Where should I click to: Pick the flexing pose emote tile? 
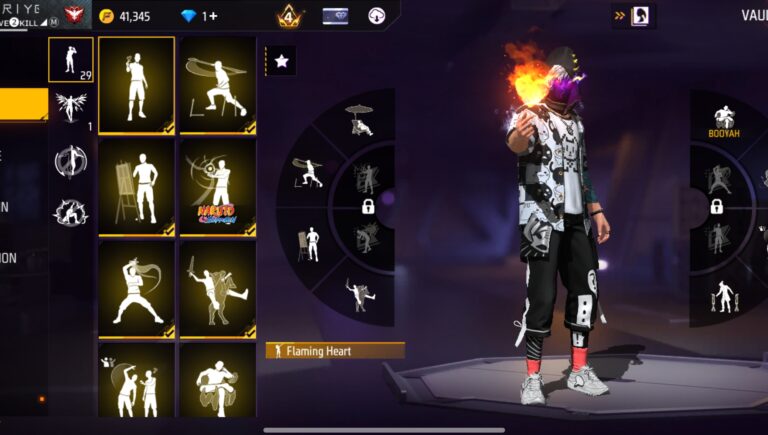pos(136,85)
